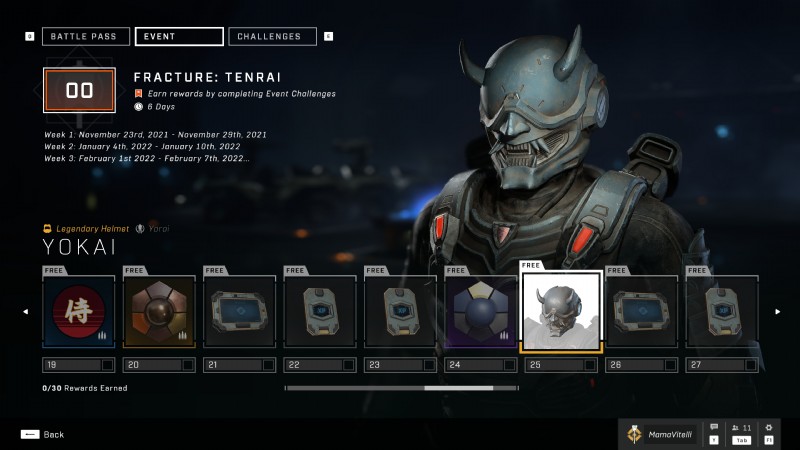Select the tier 26 reward tile
This screenshot has width=800, height=450.
[x=642, y=312]
